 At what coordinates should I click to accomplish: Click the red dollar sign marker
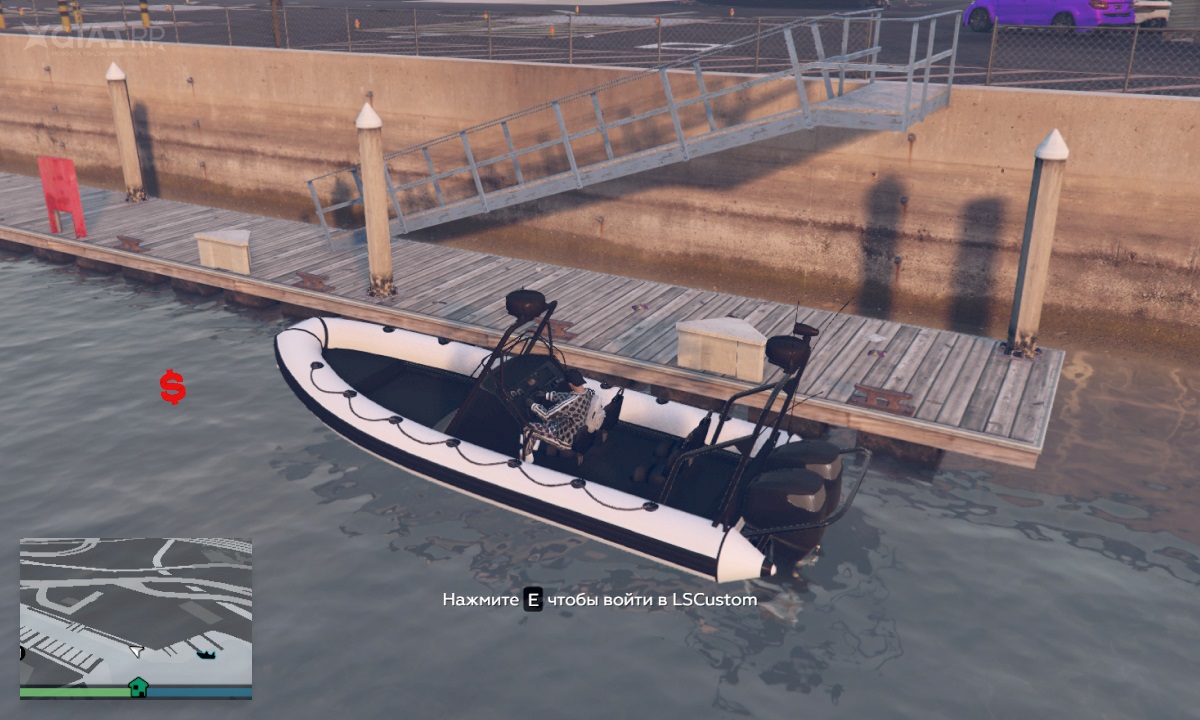(x=173, y=387)
